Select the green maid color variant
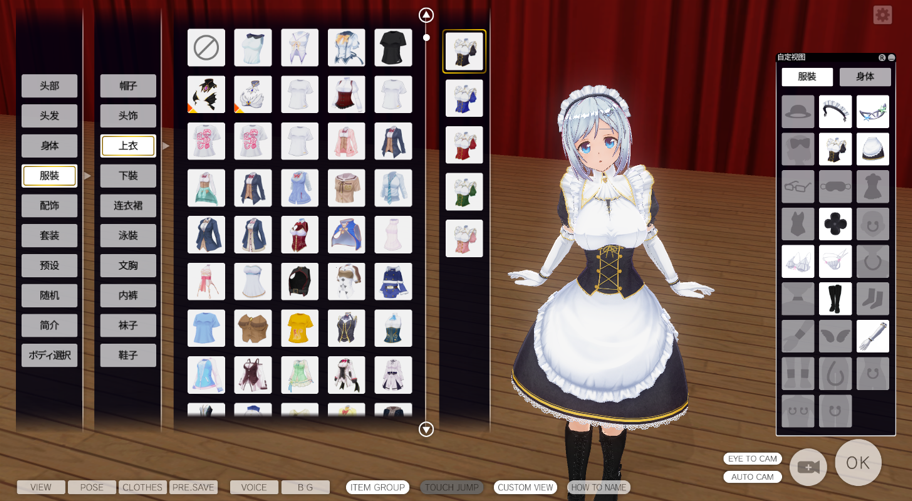 tap(464, 191)
